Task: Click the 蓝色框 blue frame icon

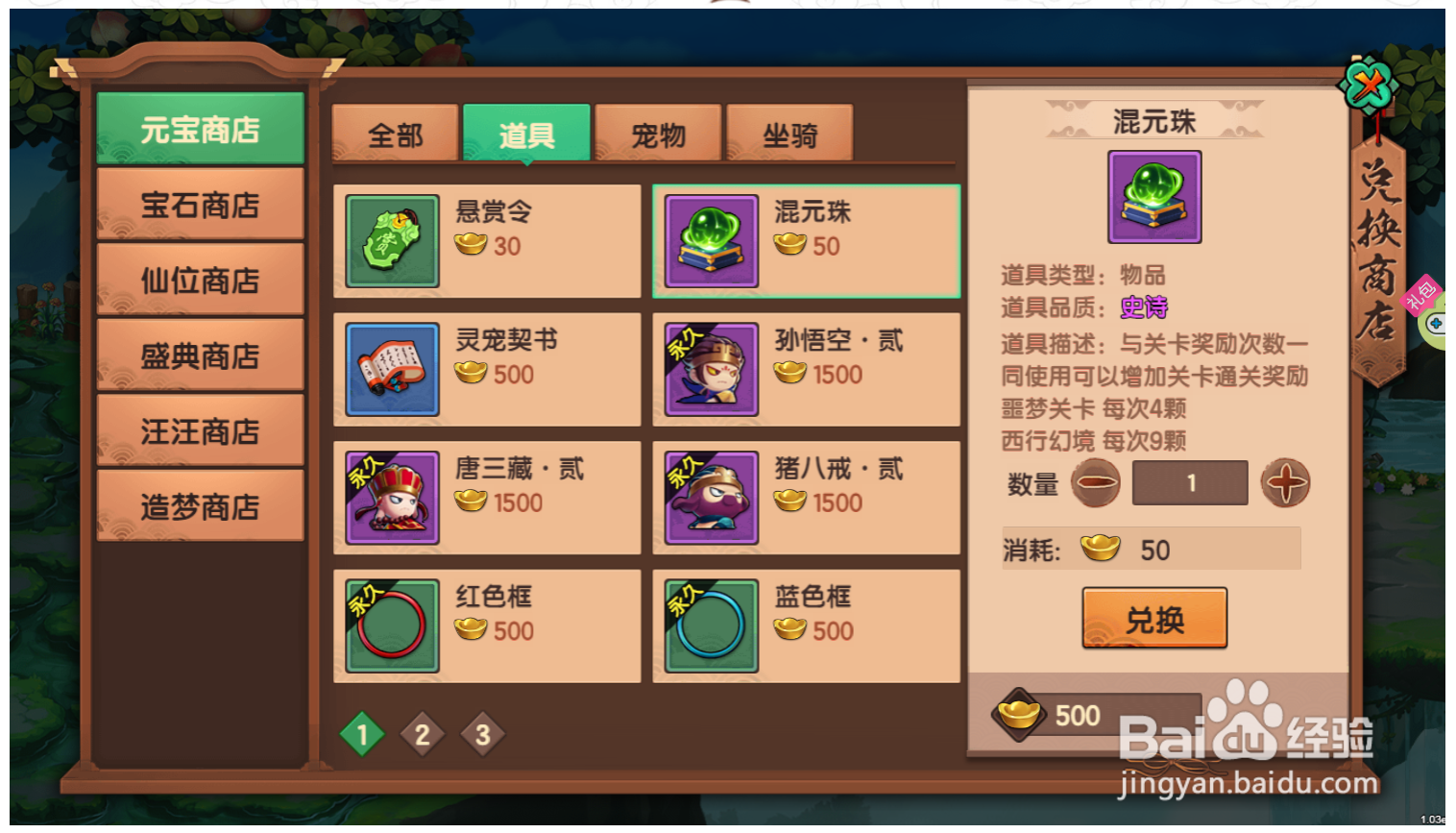Action: (x=711, y=625)
